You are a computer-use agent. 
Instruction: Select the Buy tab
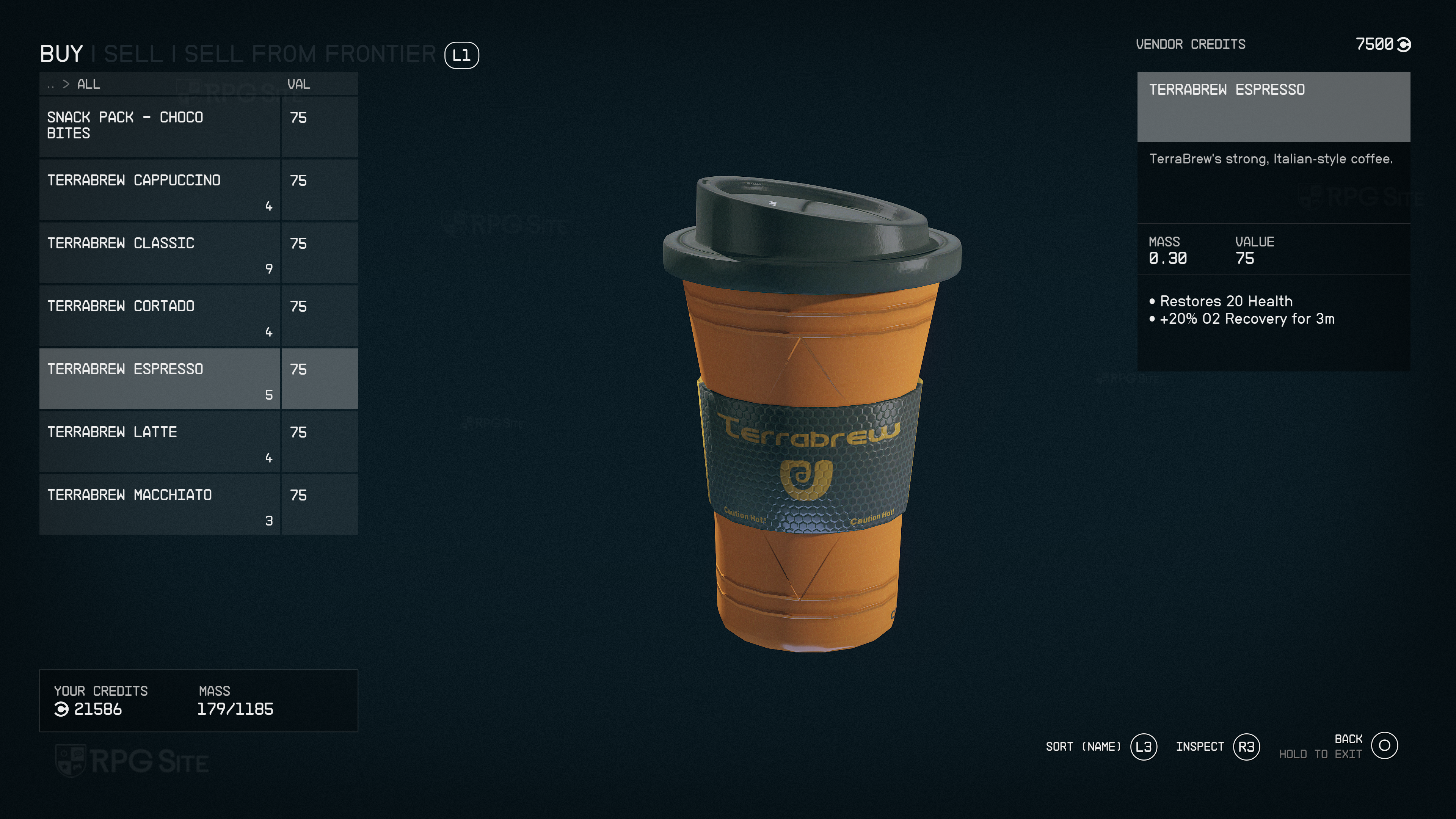(x=61, y=54)
